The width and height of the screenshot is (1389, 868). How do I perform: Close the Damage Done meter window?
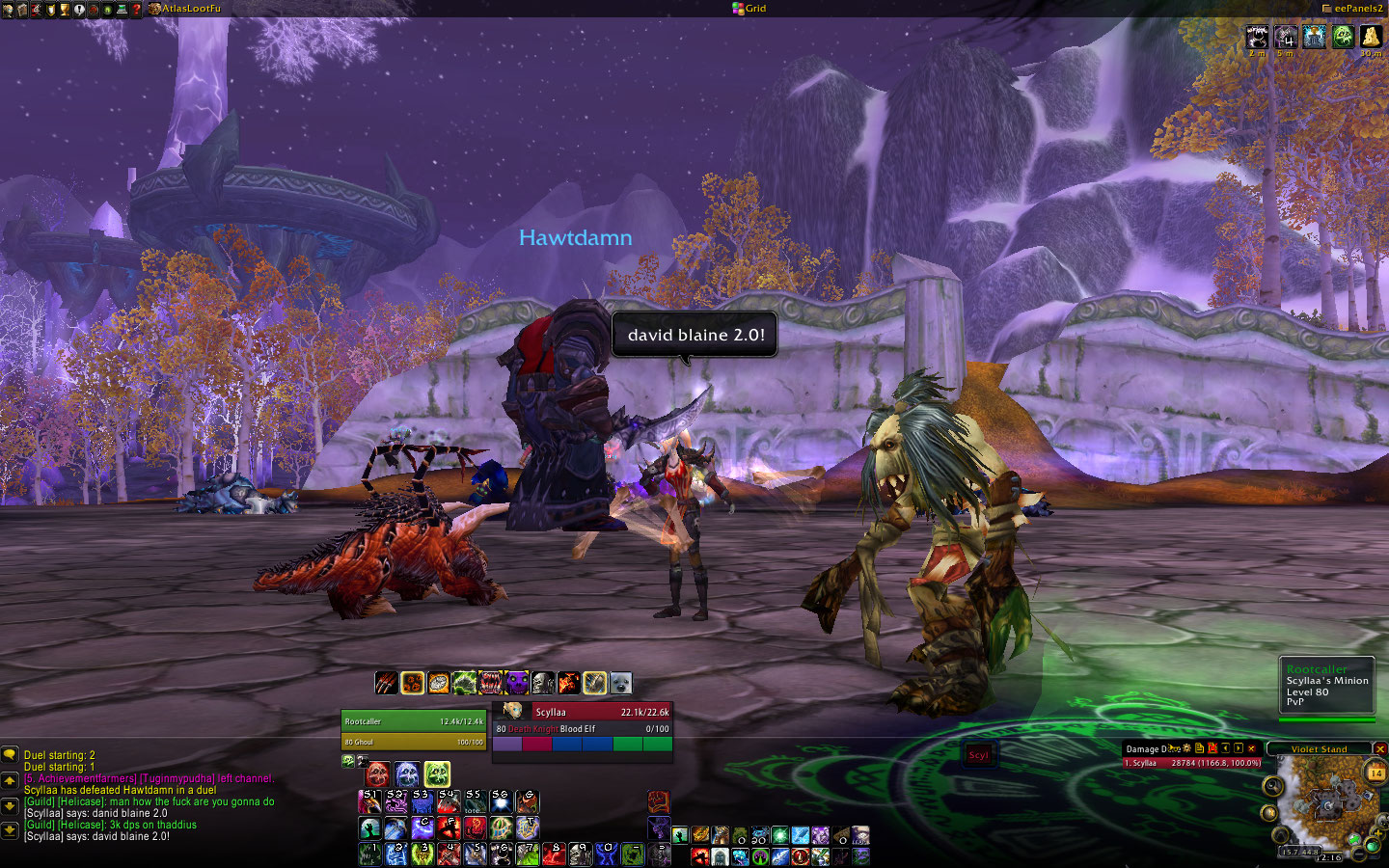(x=1252, y=748)
